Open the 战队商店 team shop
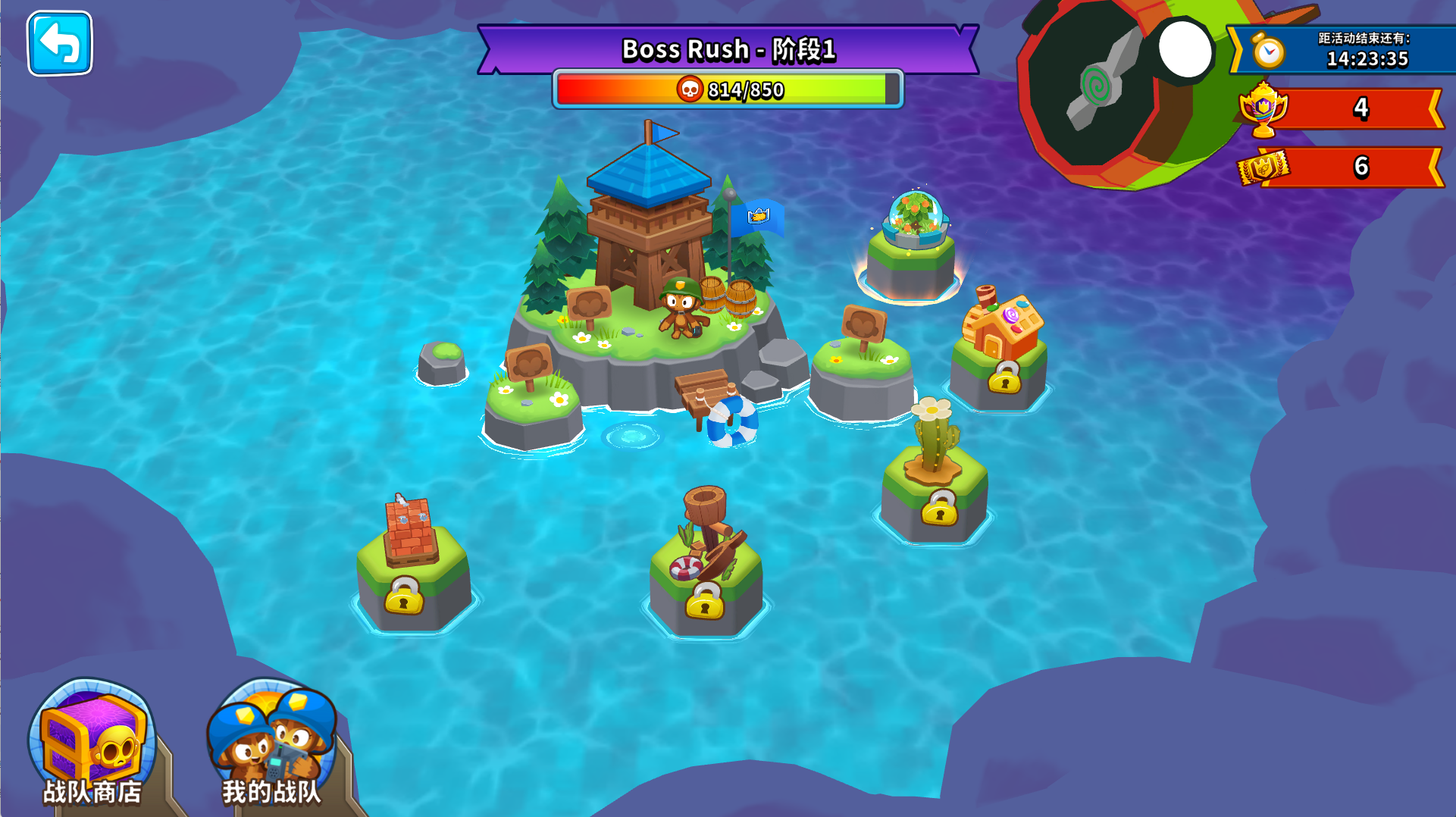The image size is (1456, 817). 92,744
